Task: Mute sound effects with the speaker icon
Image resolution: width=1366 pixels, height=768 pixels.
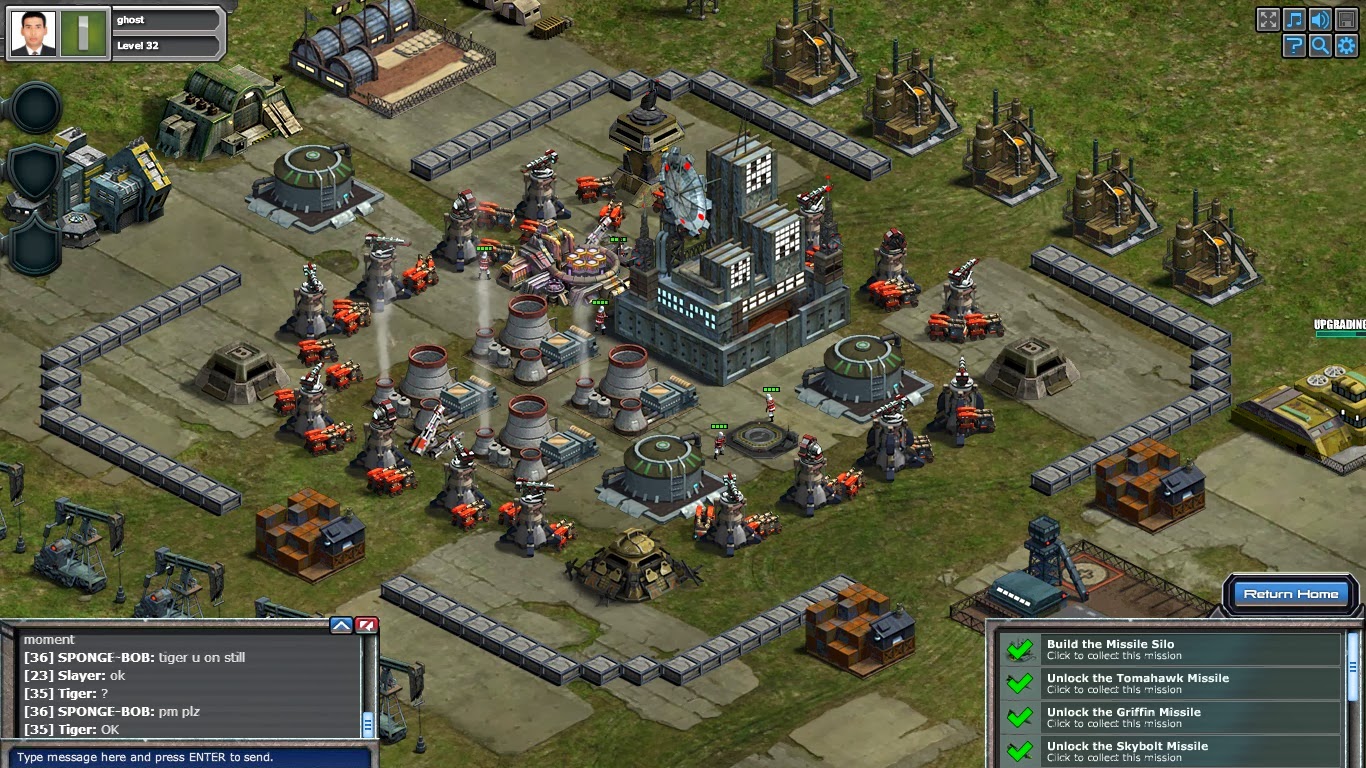Action: [1320, 19]
